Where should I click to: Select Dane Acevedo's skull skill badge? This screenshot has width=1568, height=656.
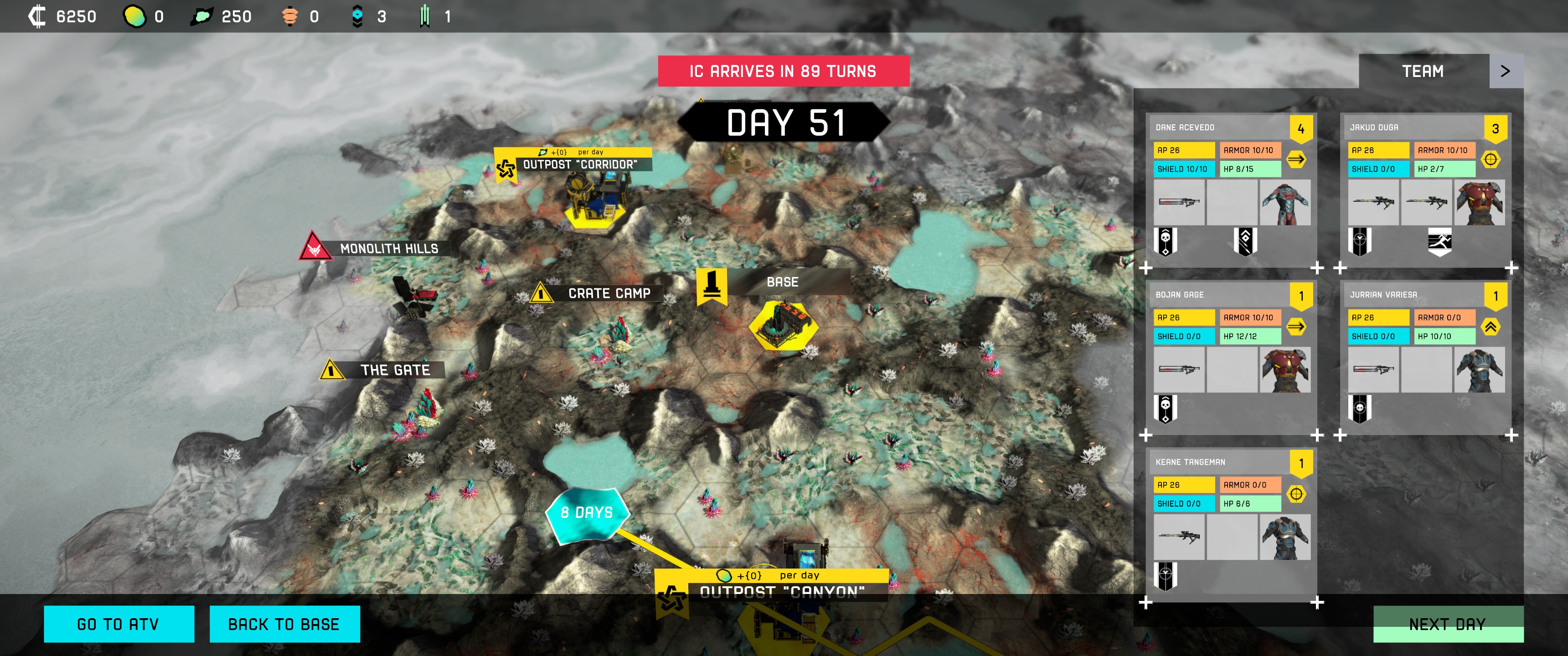[x=1165, y=242]
